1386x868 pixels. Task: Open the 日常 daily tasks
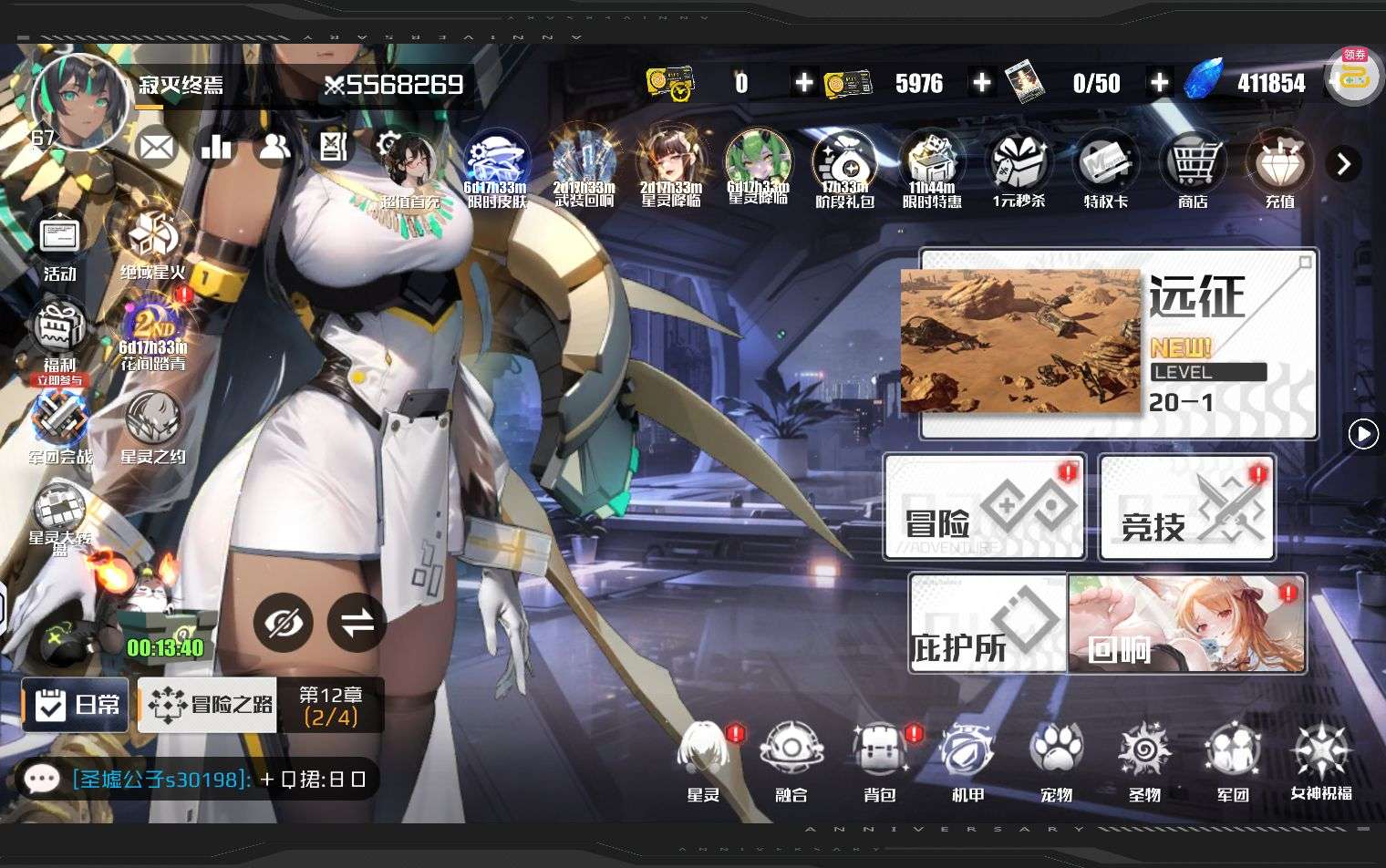click(x=76, y=704)
